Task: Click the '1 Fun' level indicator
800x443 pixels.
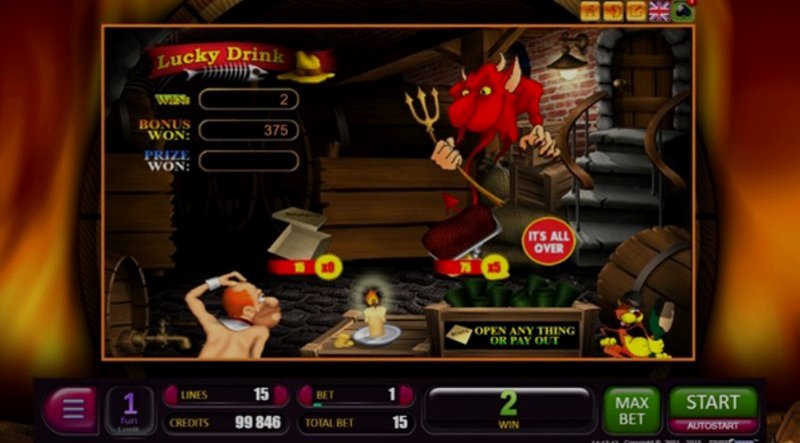Action: 130,410
